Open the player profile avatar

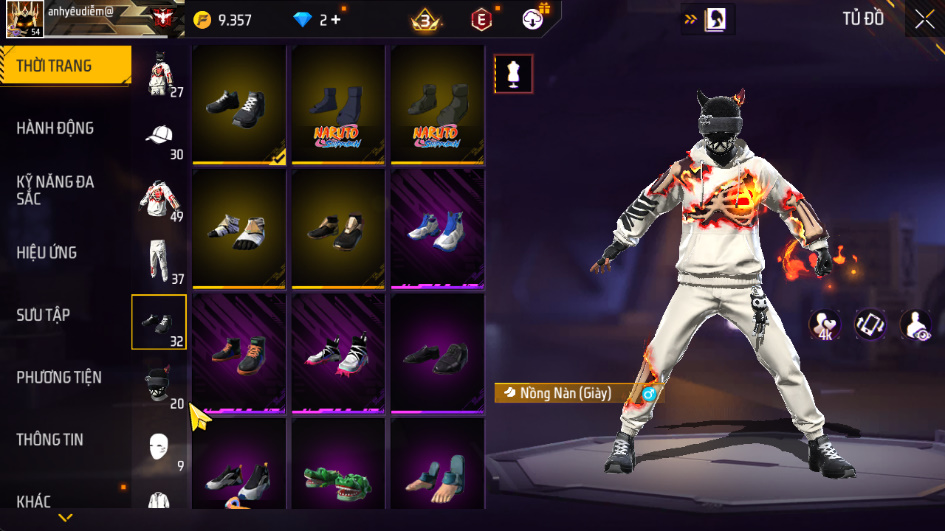(x=24, y=19)
